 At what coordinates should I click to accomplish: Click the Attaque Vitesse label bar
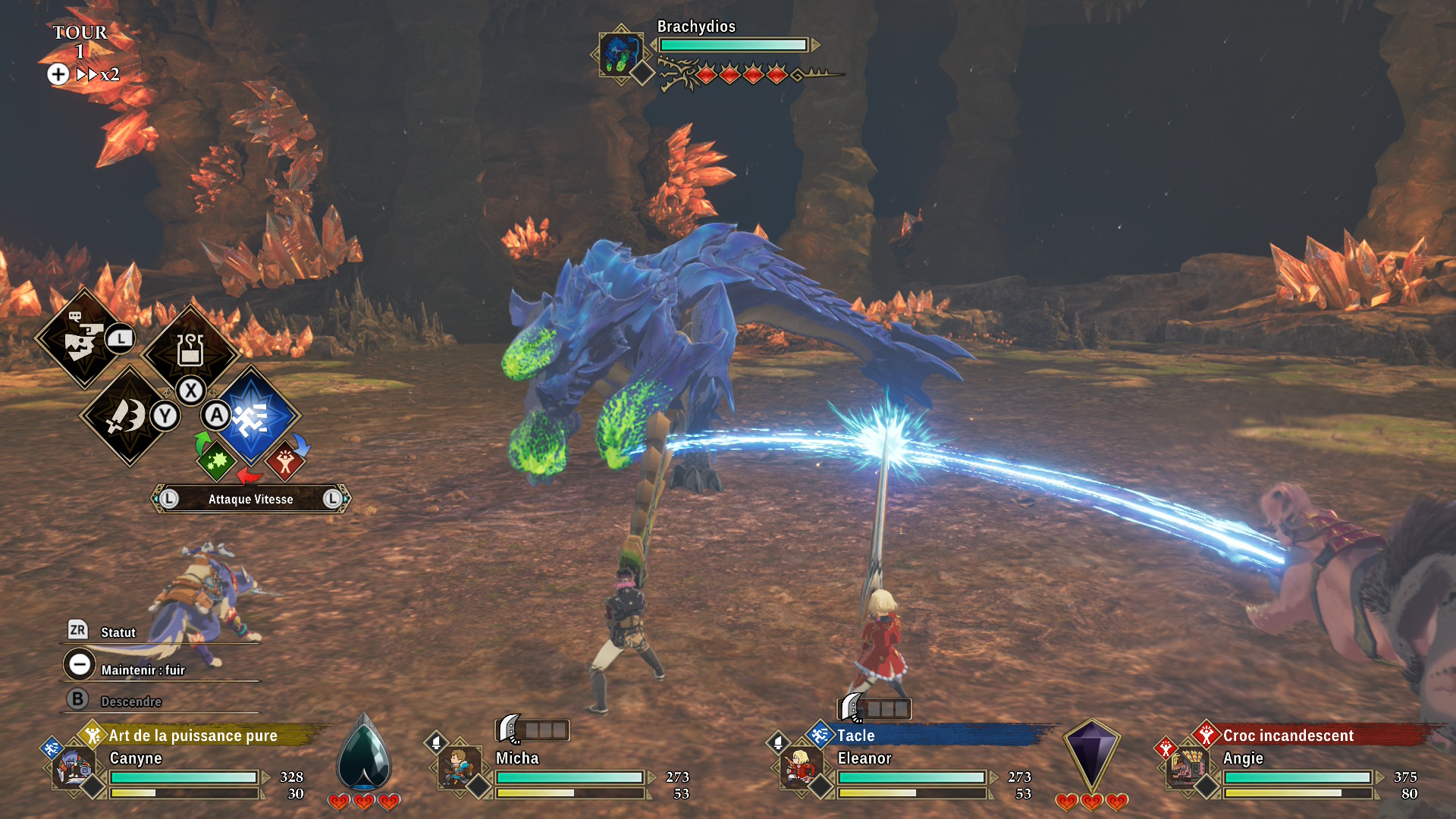(x=250, y=499)
